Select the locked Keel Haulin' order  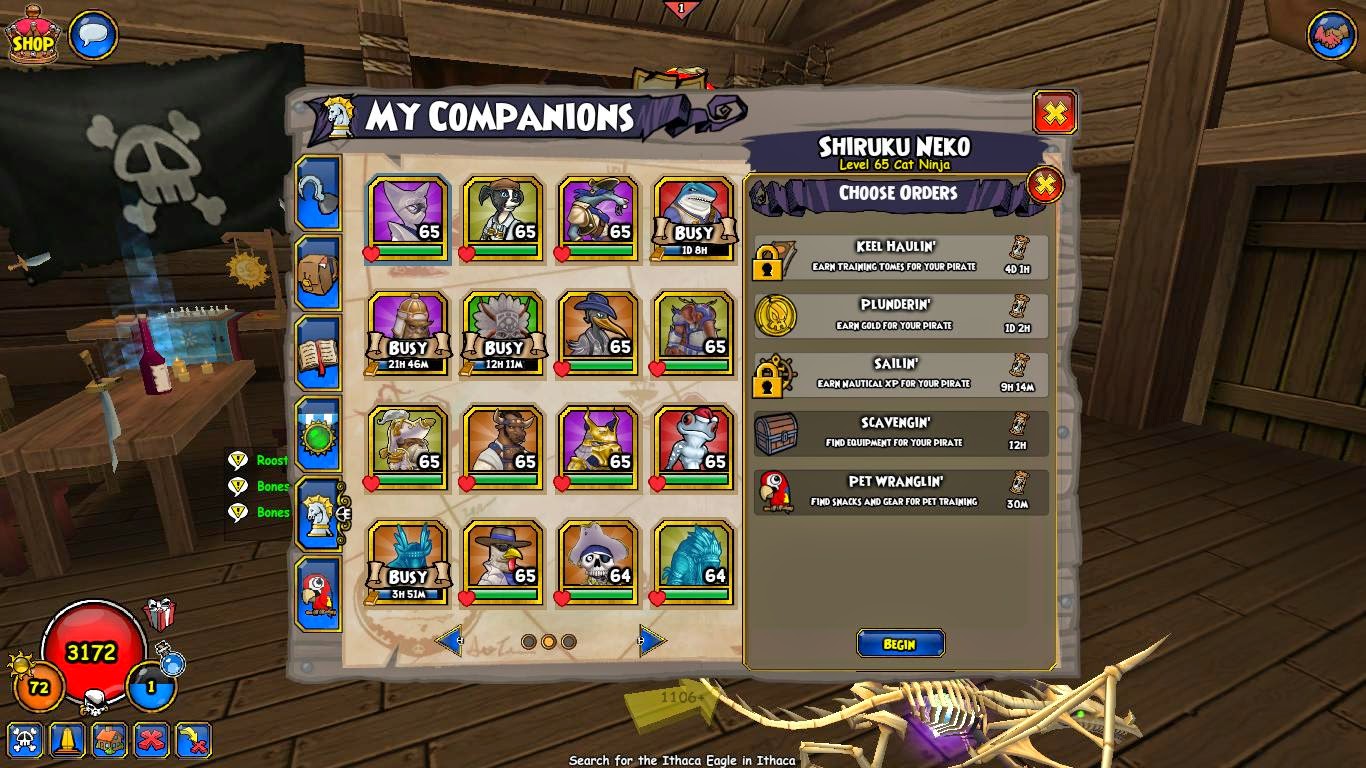(900, 256)
